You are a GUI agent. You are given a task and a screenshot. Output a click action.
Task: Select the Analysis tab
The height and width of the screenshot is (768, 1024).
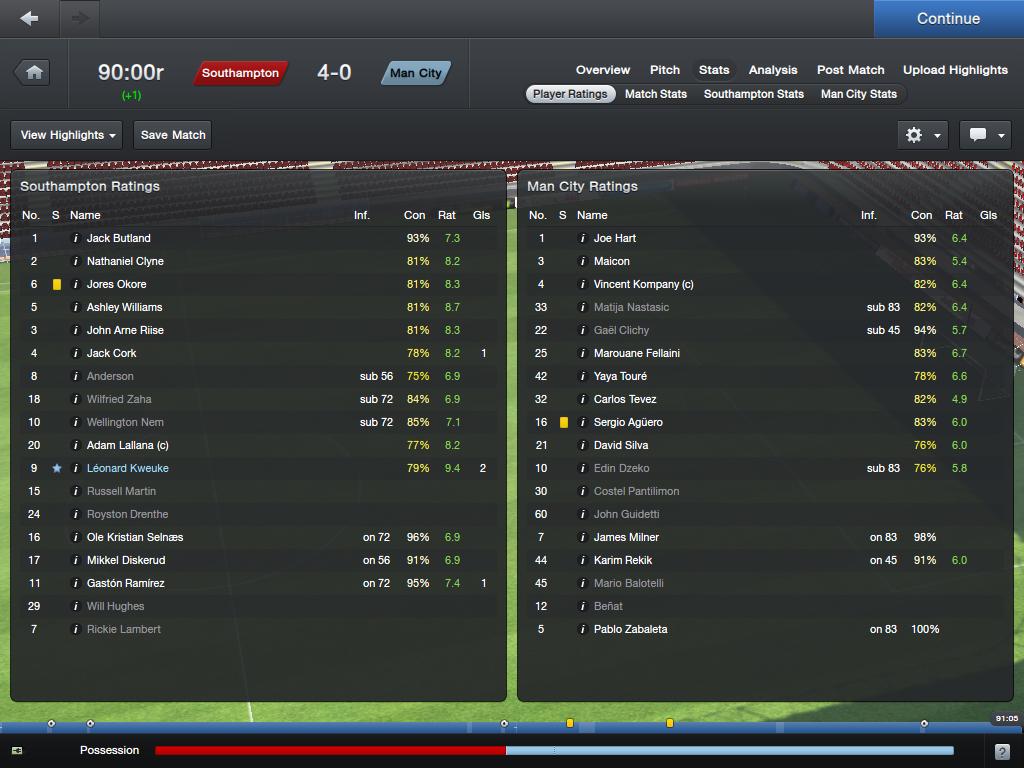click(773, 70)
